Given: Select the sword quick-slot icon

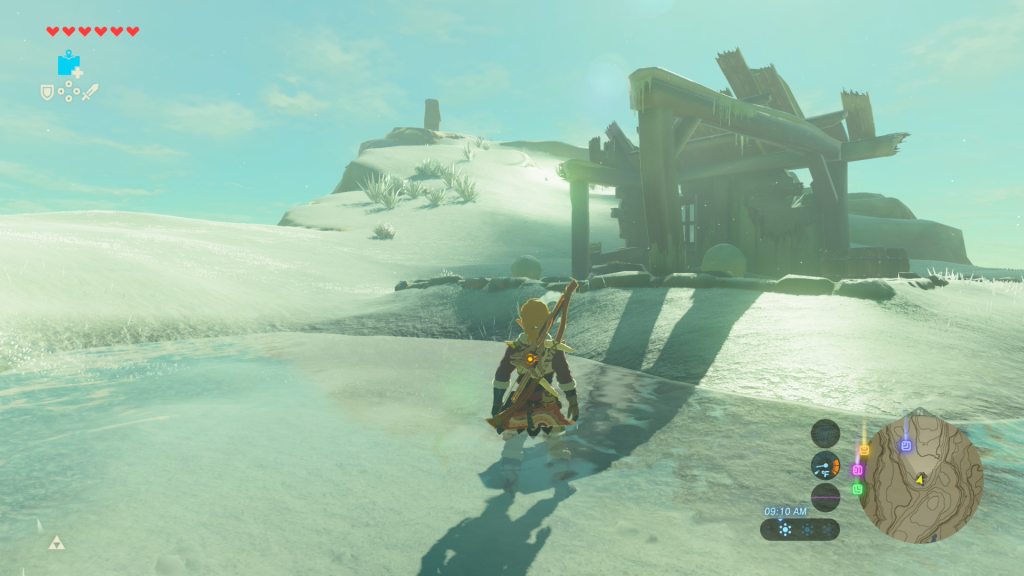Looking at the screenshot, I should click(x=91, y=92).
